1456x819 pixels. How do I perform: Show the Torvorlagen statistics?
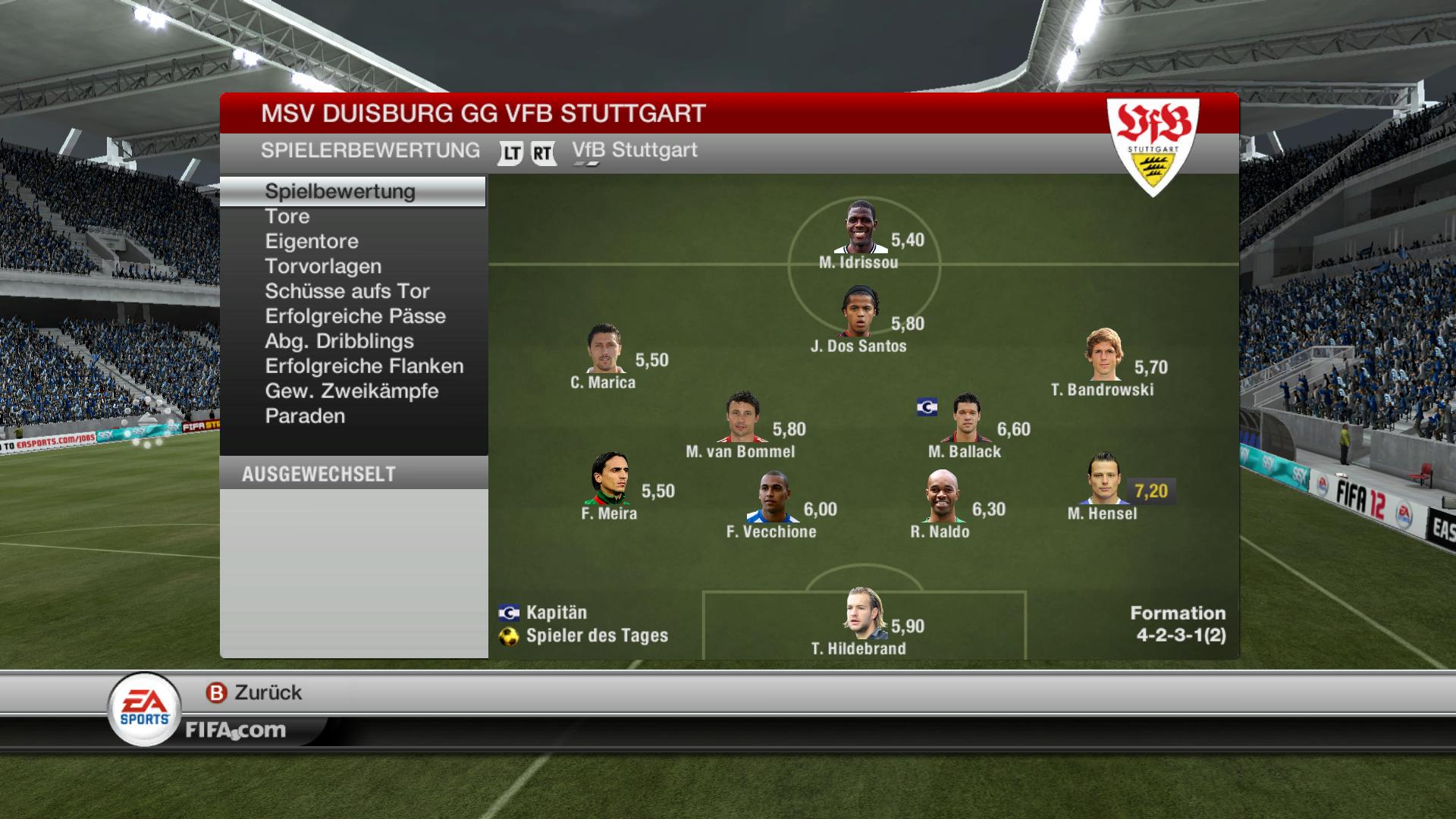(x=323, y=266)
